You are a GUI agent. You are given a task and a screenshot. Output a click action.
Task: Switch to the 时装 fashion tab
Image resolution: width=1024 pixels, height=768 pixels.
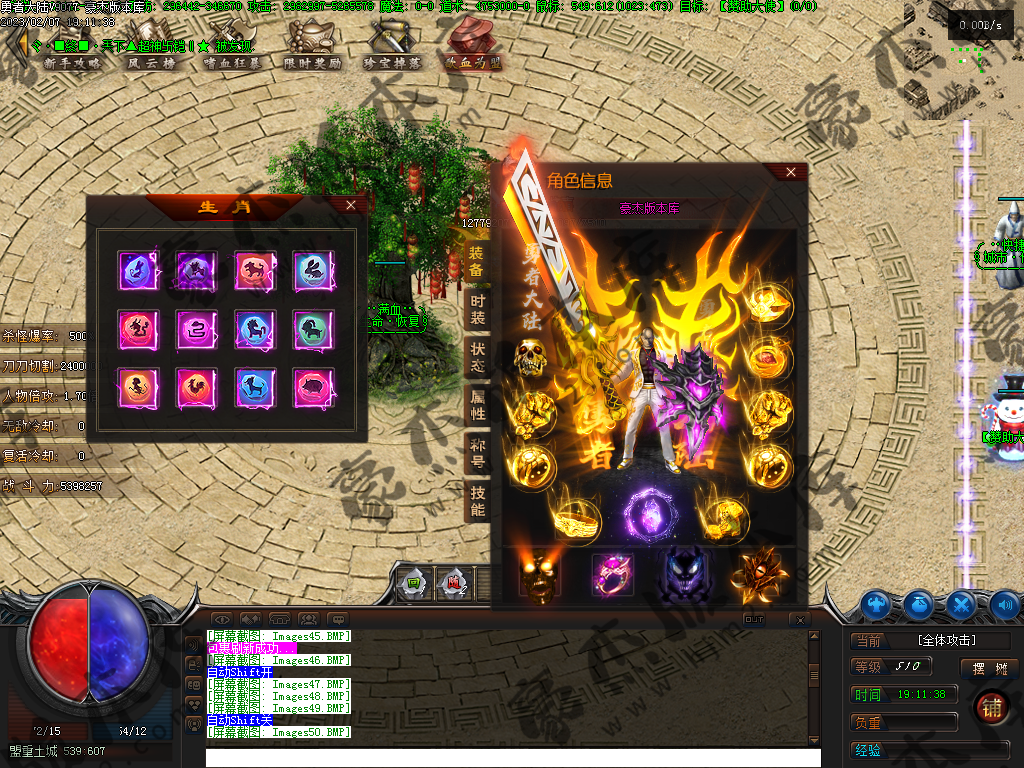tap(477, 310)
